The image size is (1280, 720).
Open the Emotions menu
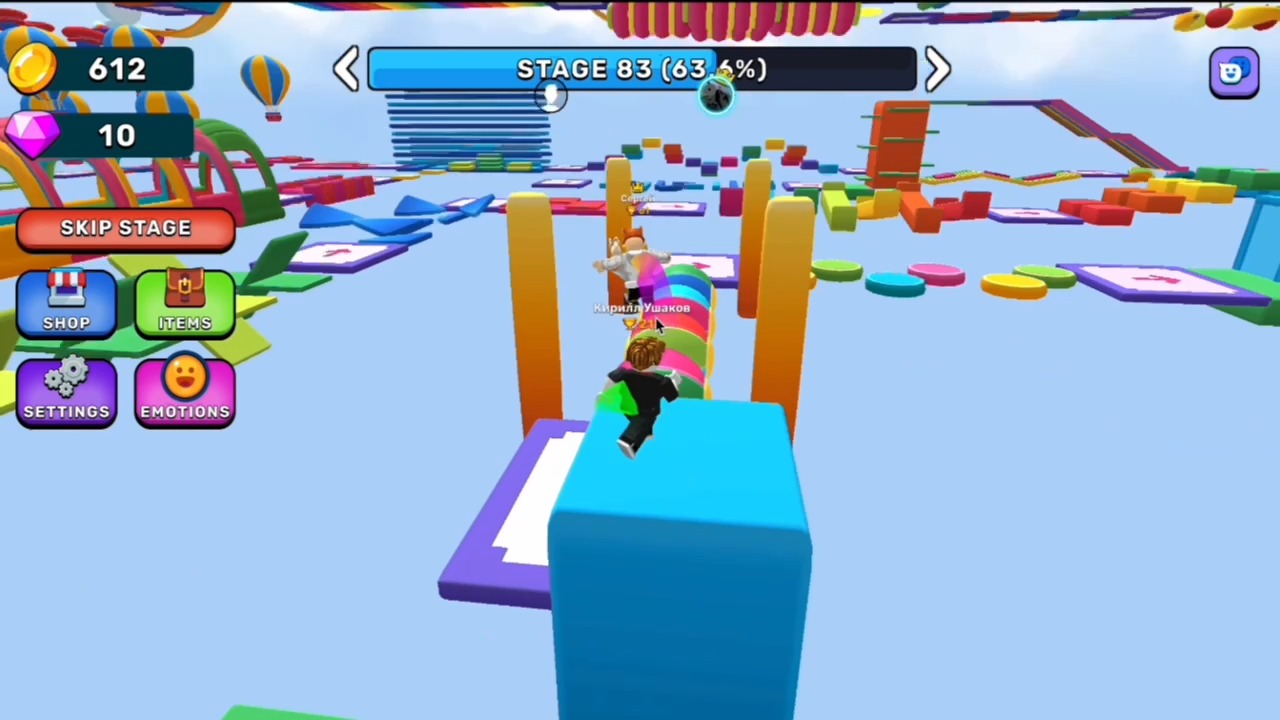click(x=184, y=390)
